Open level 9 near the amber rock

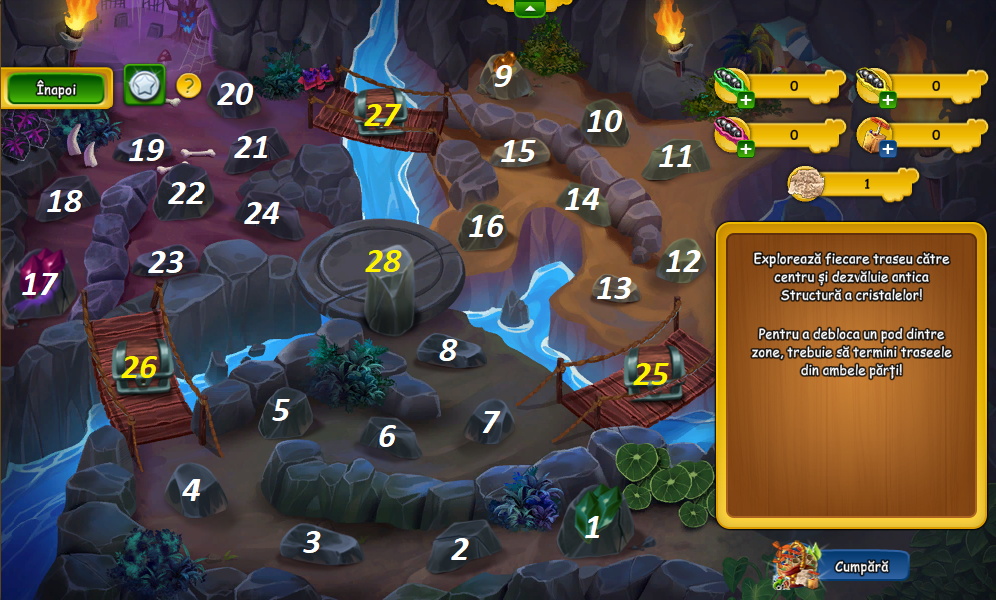point(503,75)
